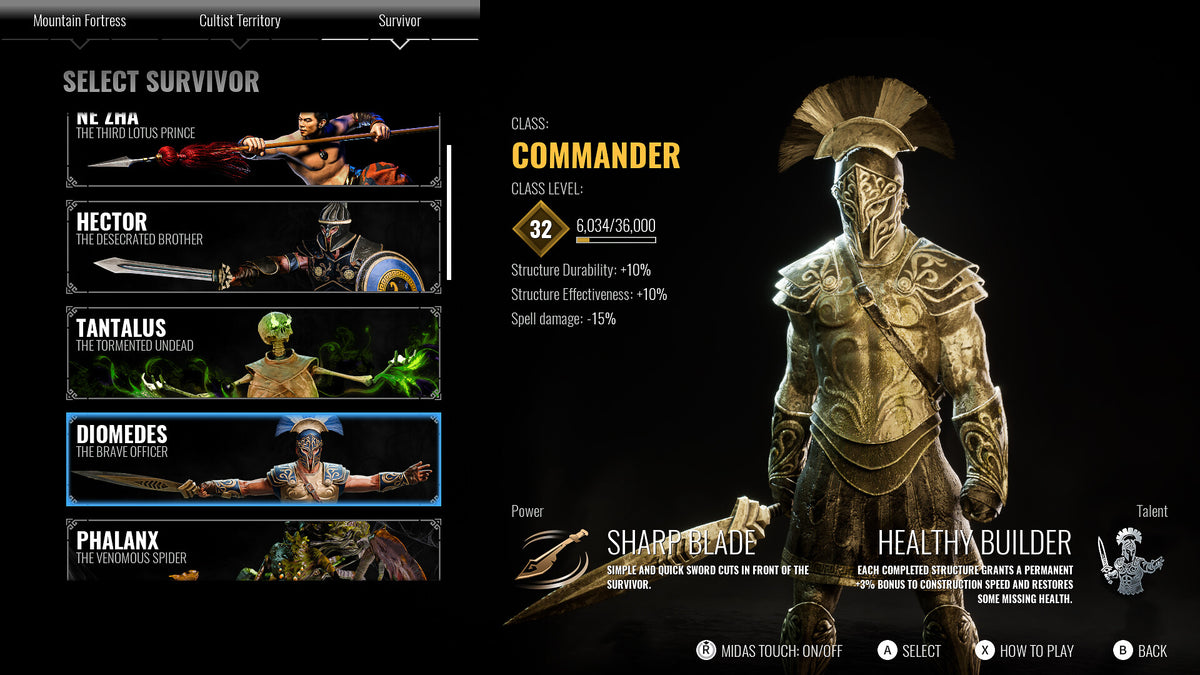Open the Cultist Territory tab

[240, 21]
